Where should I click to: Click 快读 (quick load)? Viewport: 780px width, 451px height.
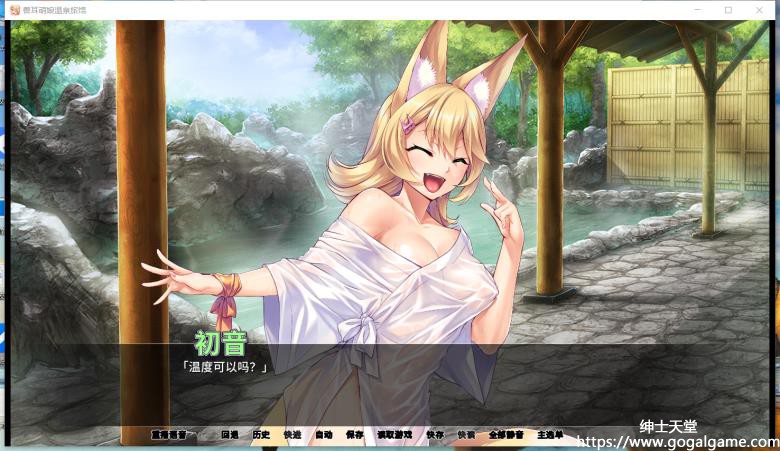pos(466,435)
